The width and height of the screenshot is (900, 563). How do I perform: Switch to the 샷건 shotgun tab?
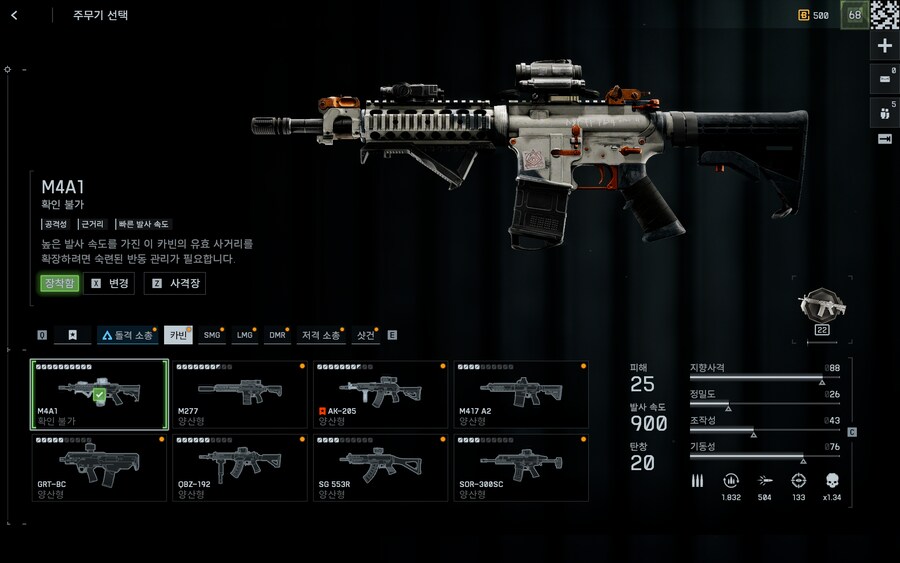pos(366,335)
